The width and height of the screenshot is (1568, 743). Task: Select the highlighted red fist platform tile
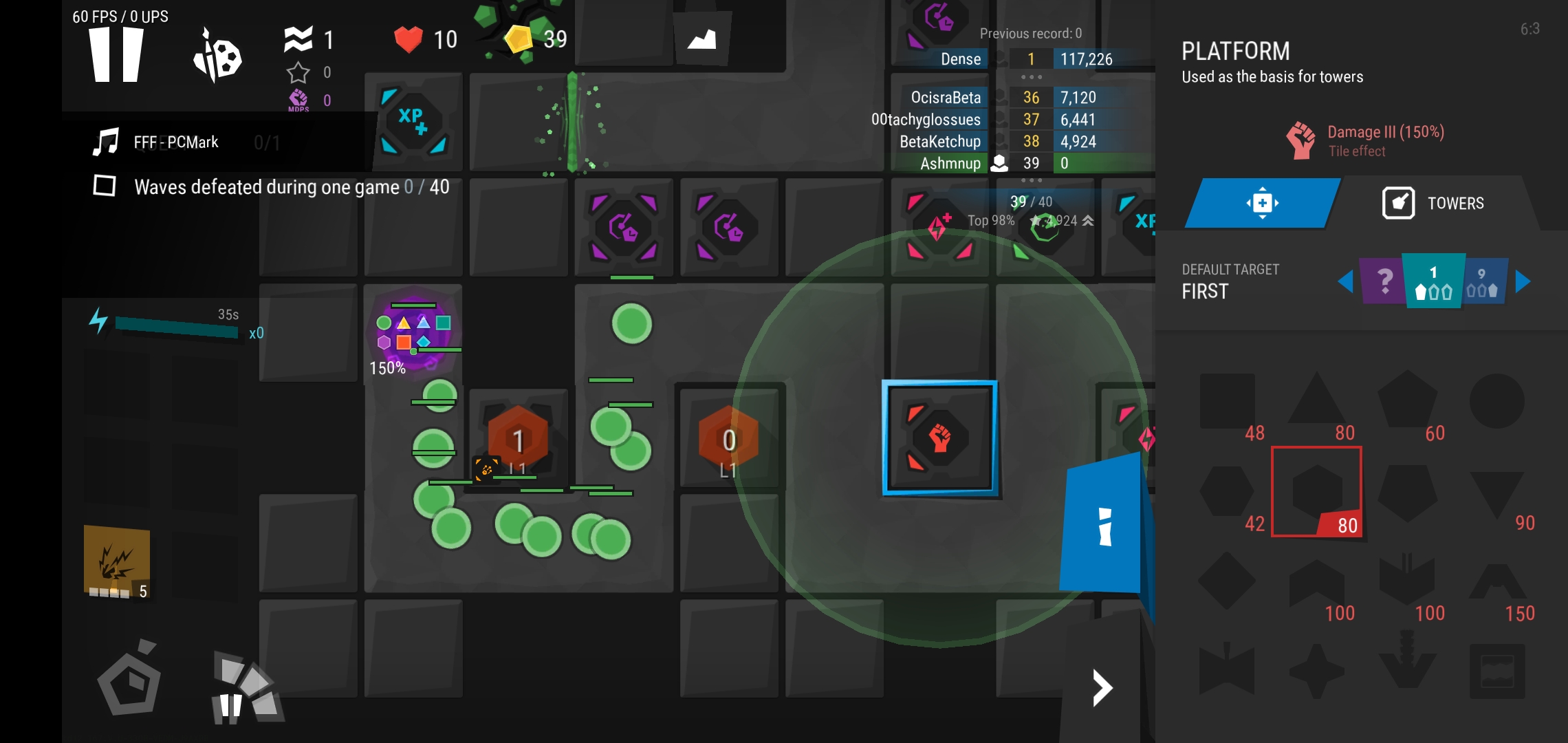click(x=939, y=438)
